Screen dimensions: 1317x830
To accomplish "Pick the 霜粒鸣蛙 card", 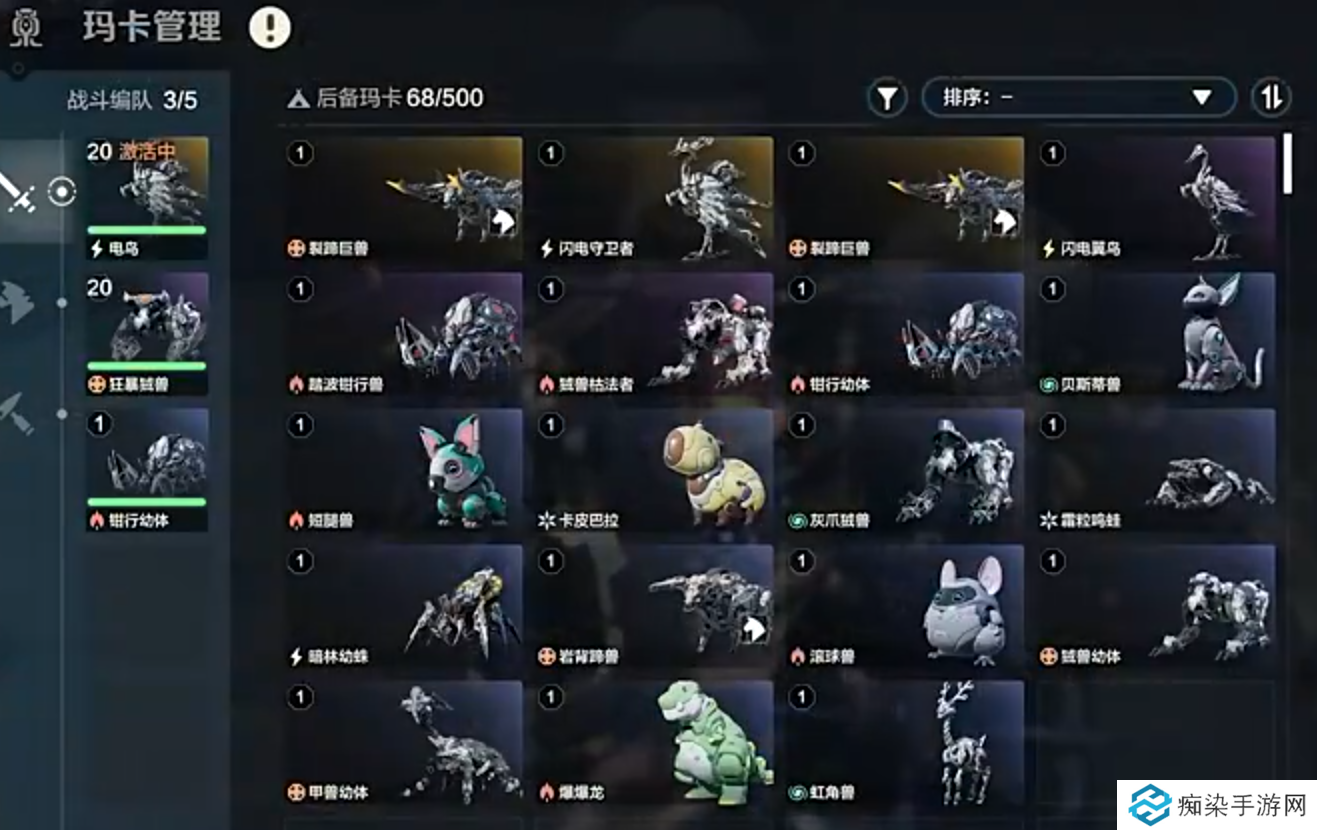I will tap(1156, 471).
